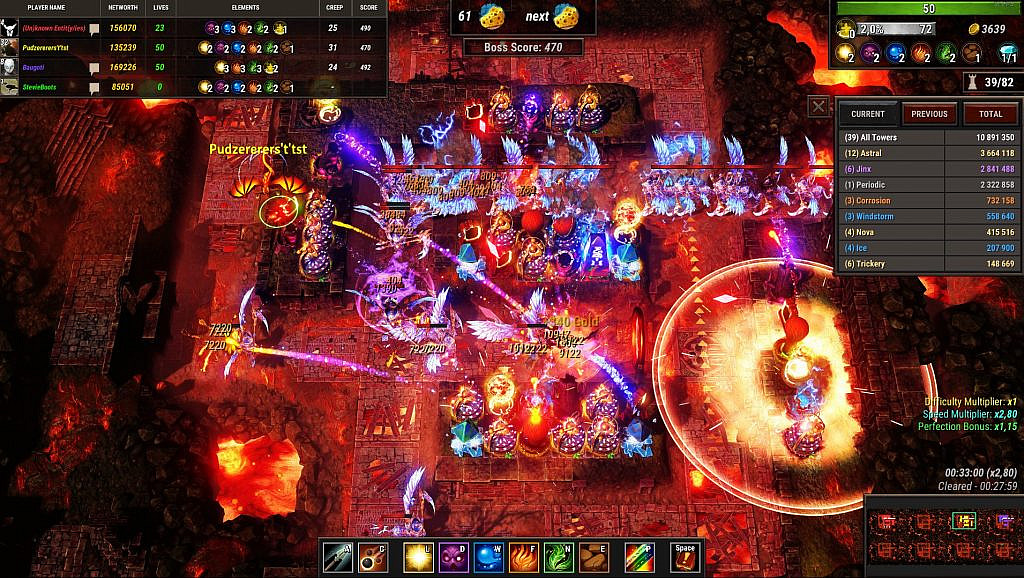Switch to the Previous damage tab
Image resolution: width=1024 pixels, height=578 pixels.
pyautogui.click(x=929, y=114)
